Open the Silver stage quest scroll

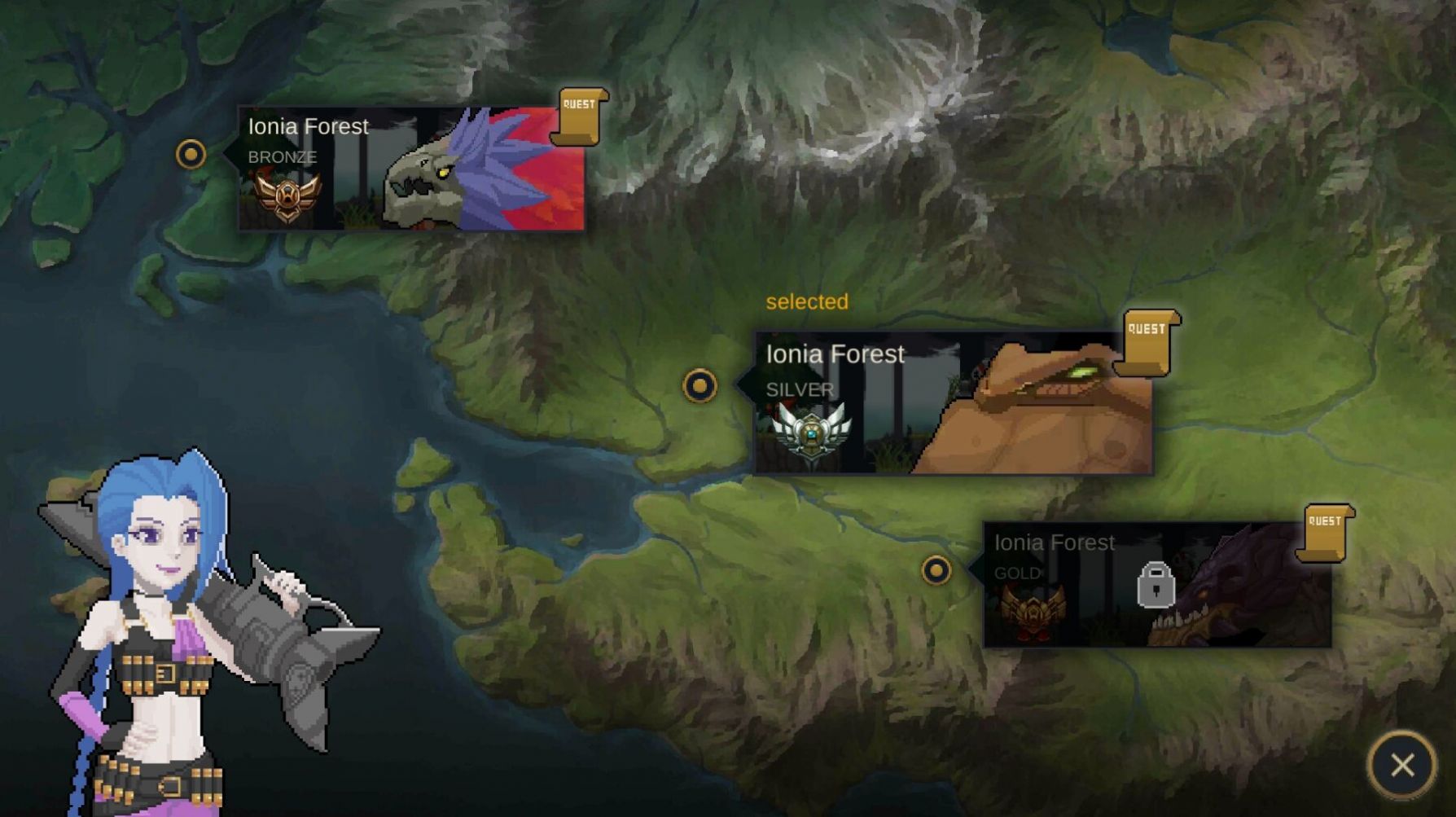tap(1147, 343)
